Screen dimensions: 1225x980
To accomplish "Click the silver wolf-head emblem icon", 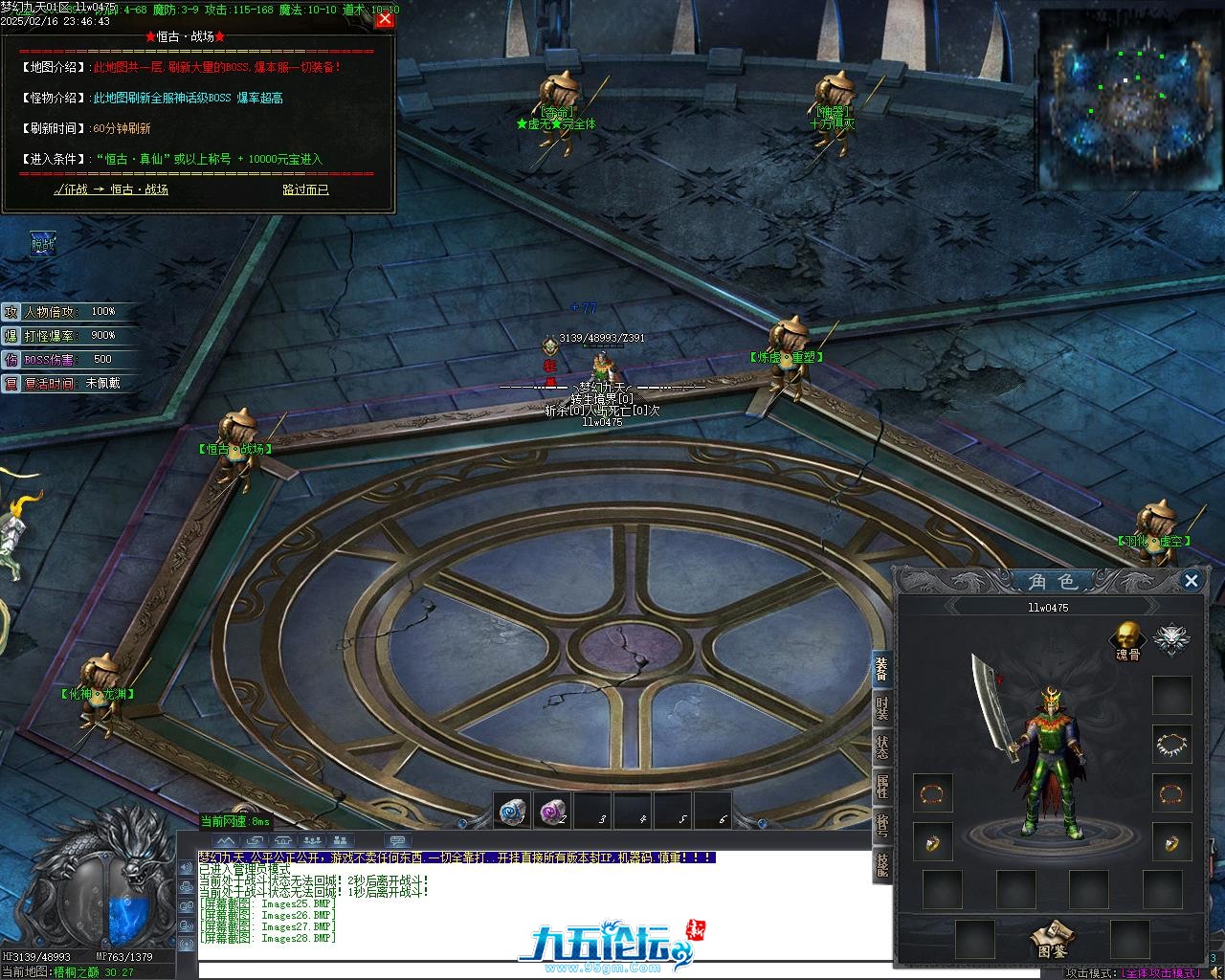I will tap(1171, 638).
